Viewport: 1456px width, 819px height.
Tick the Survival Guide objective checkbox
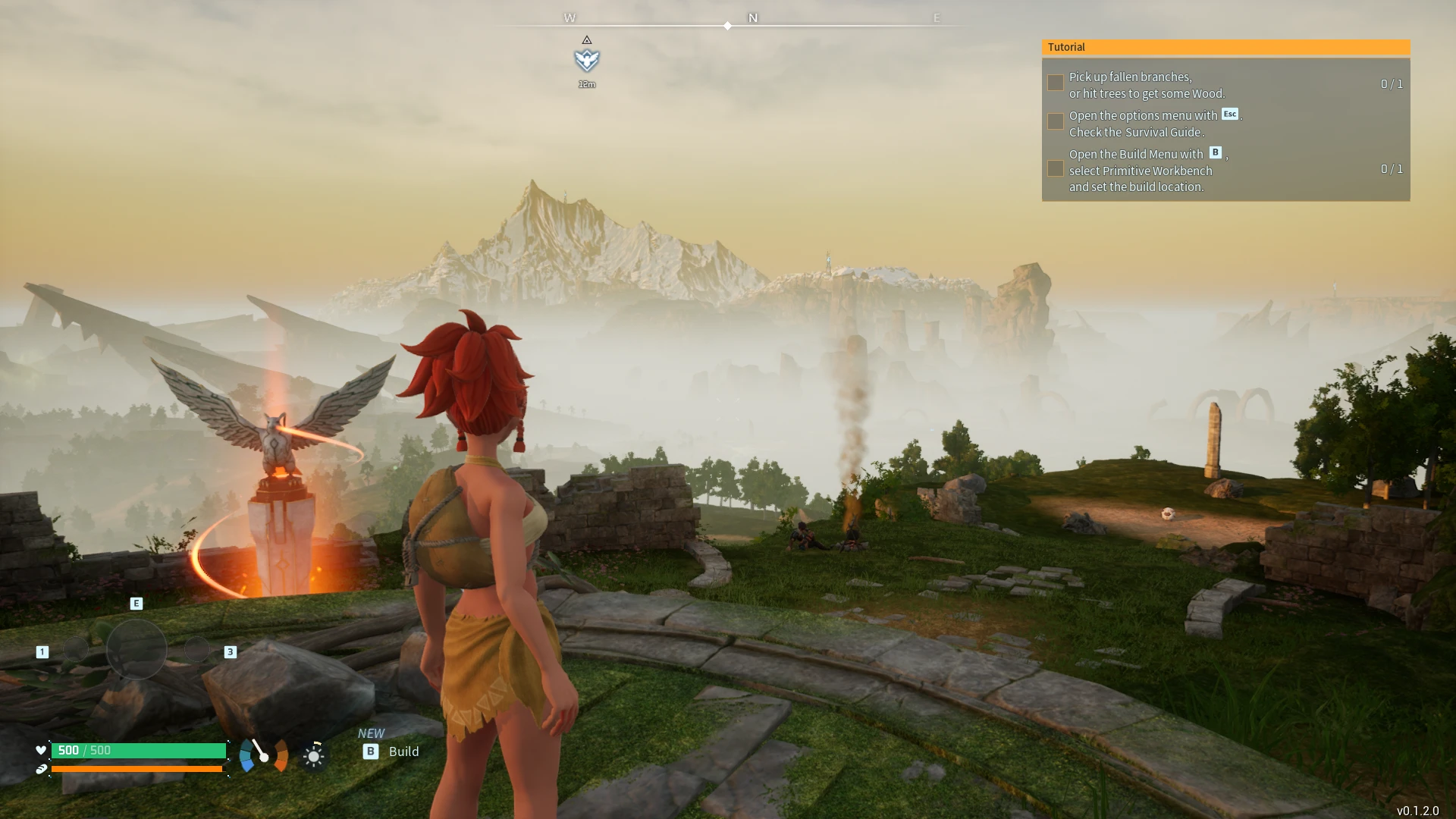pos(1055,122)
